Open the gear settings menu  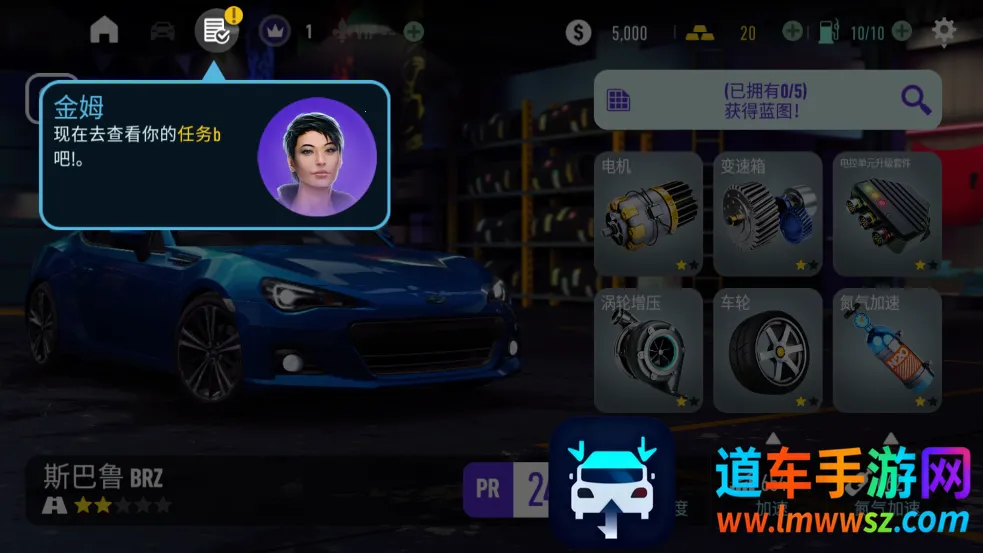(944, 31)
